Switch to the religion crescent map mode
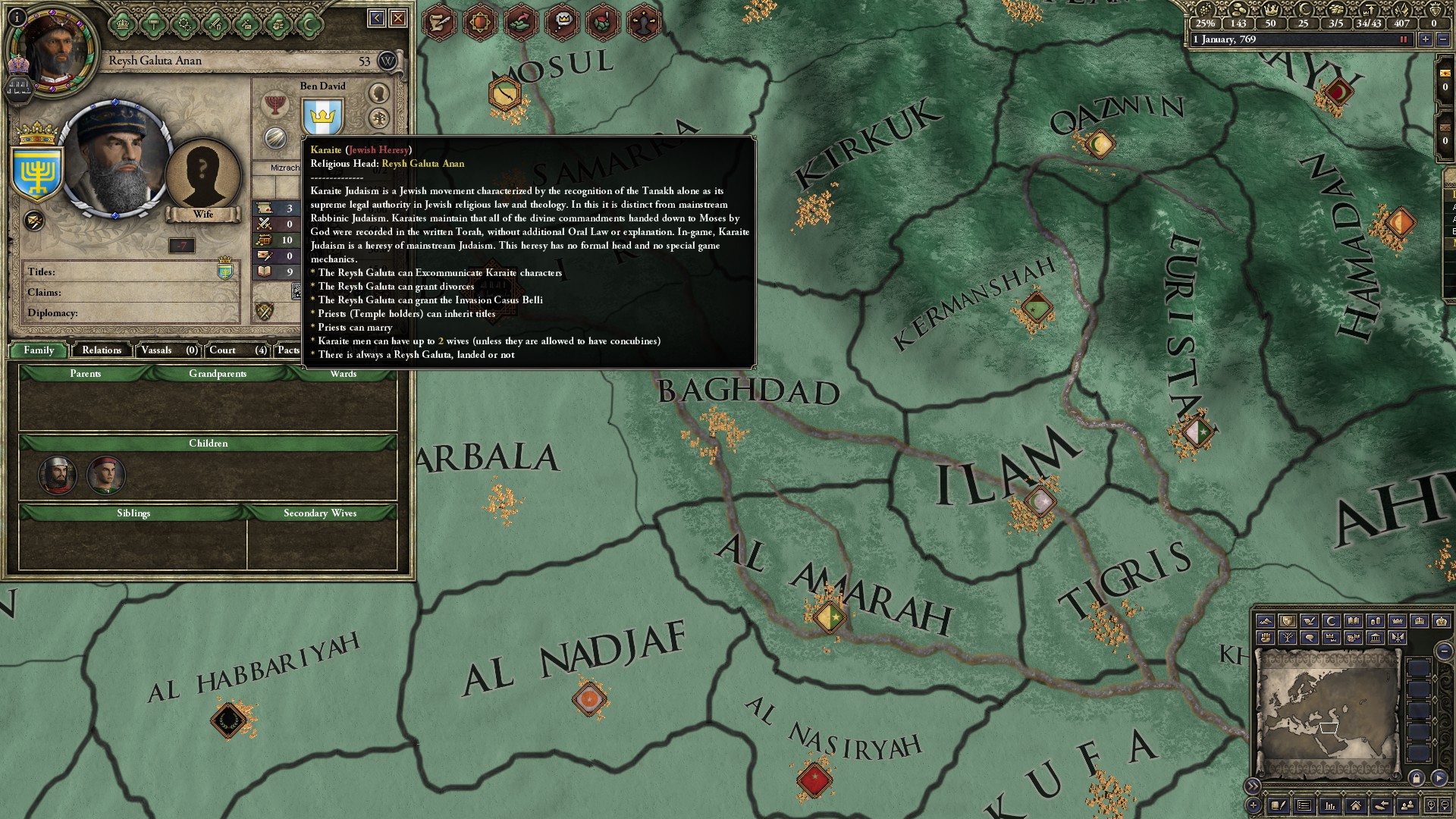 [1331, 621]
